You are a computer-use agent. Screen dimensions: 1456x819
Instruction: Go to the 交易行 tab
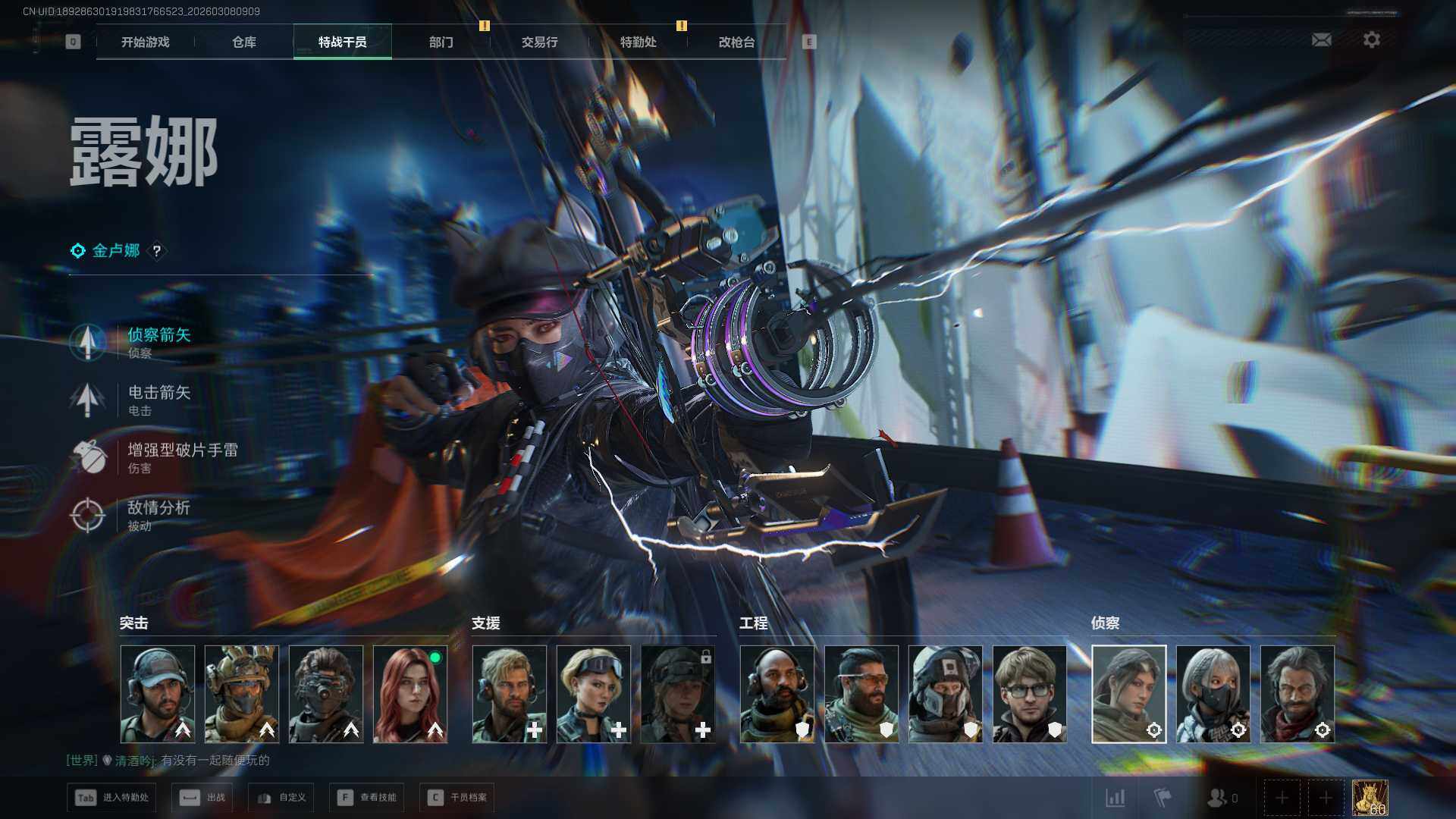coord(540,42)
